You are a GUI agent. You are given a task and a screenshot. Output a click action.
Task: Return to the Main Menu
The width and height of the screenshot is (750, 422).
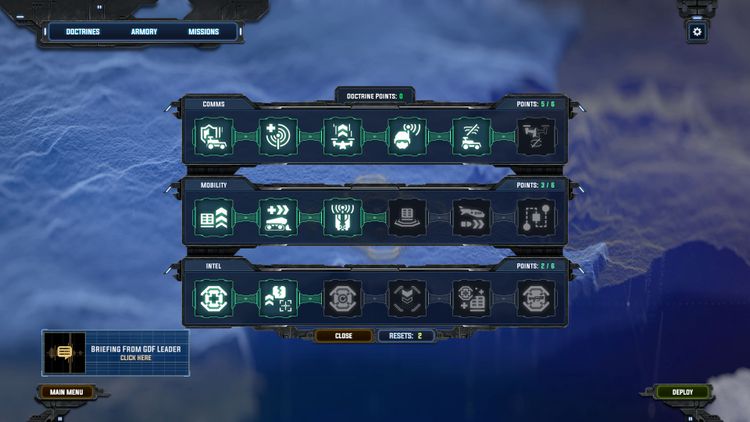66,392
